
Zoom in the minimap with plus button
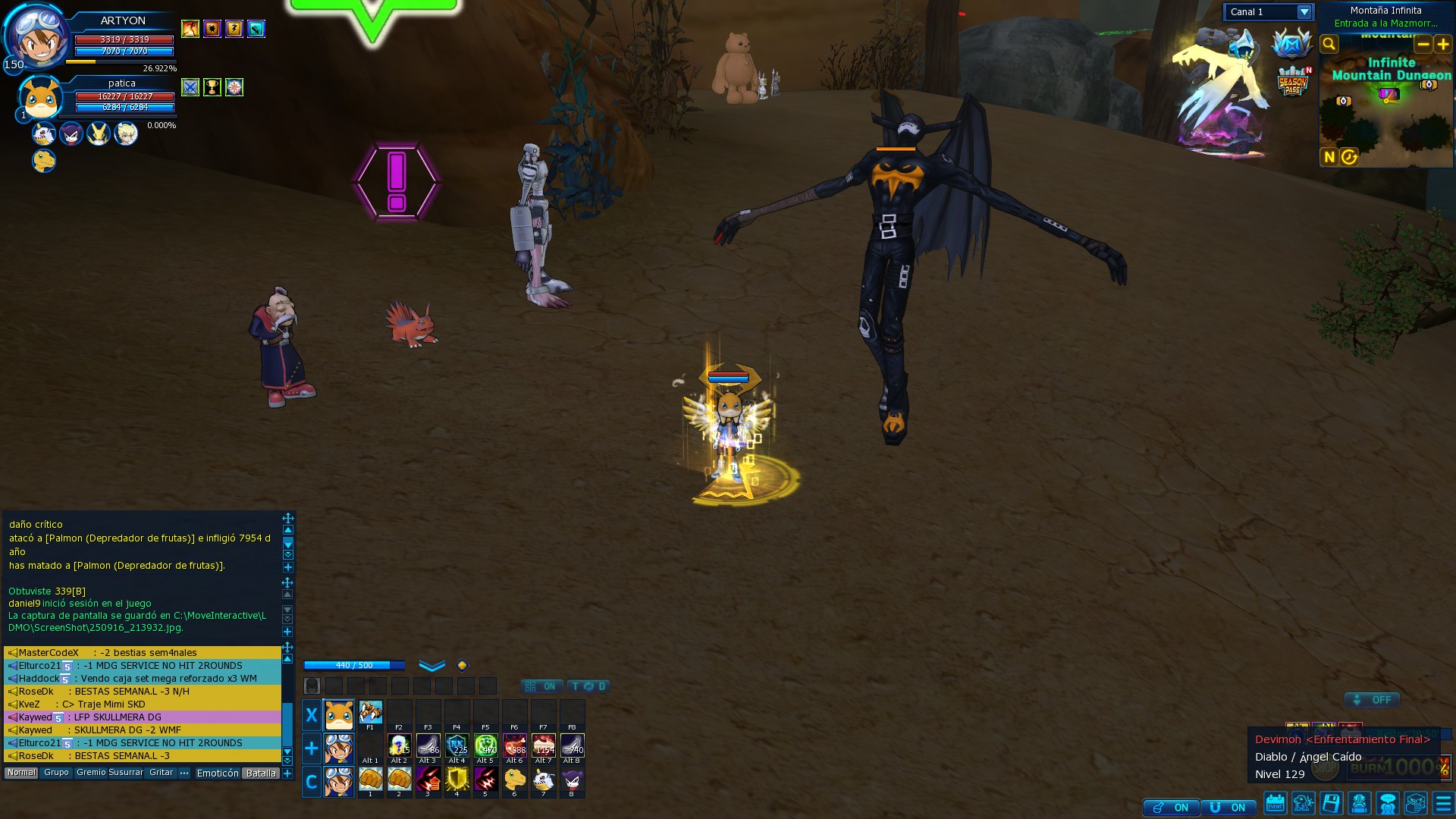(x=1443, y=44)
